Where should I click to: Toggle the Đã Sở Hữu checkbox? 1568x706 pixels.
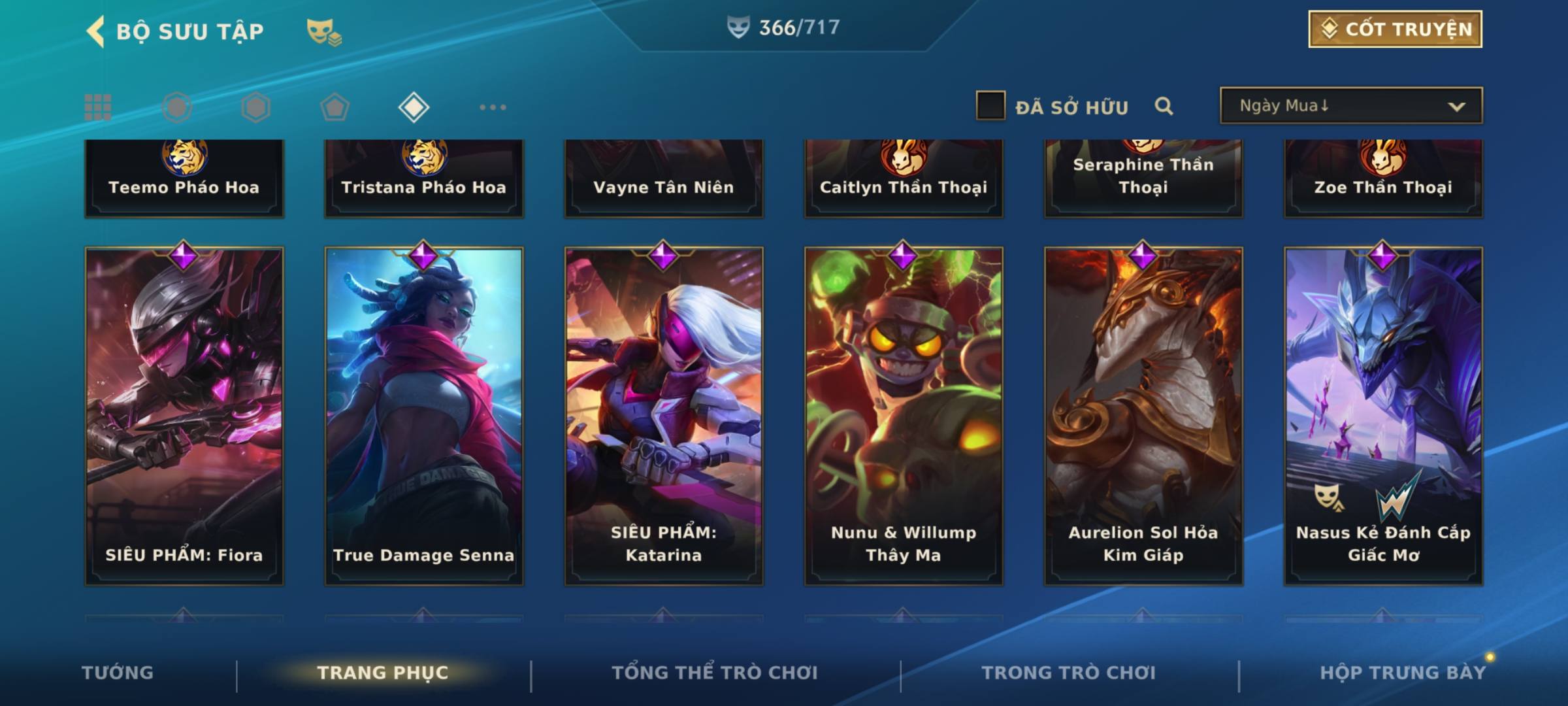click(990, 106)
